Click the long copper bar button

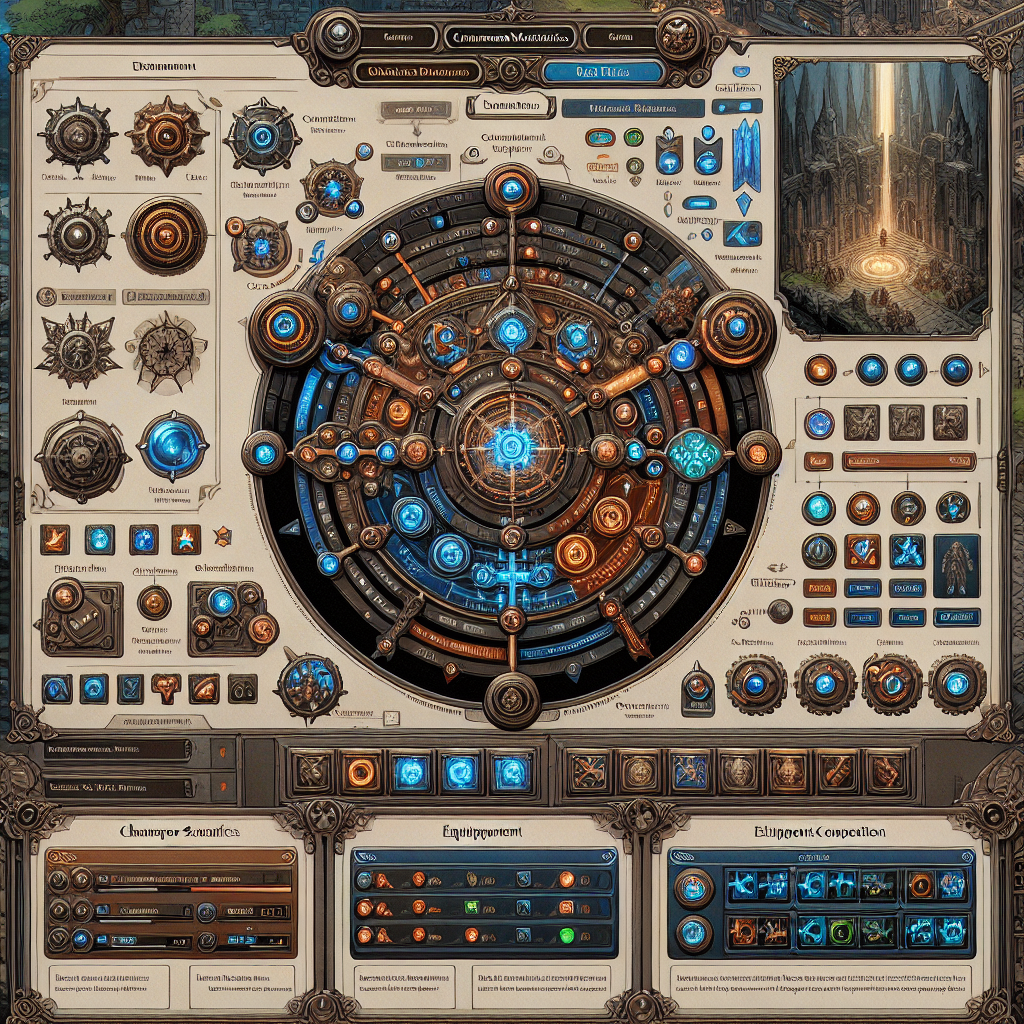click(x=909, y=461)
